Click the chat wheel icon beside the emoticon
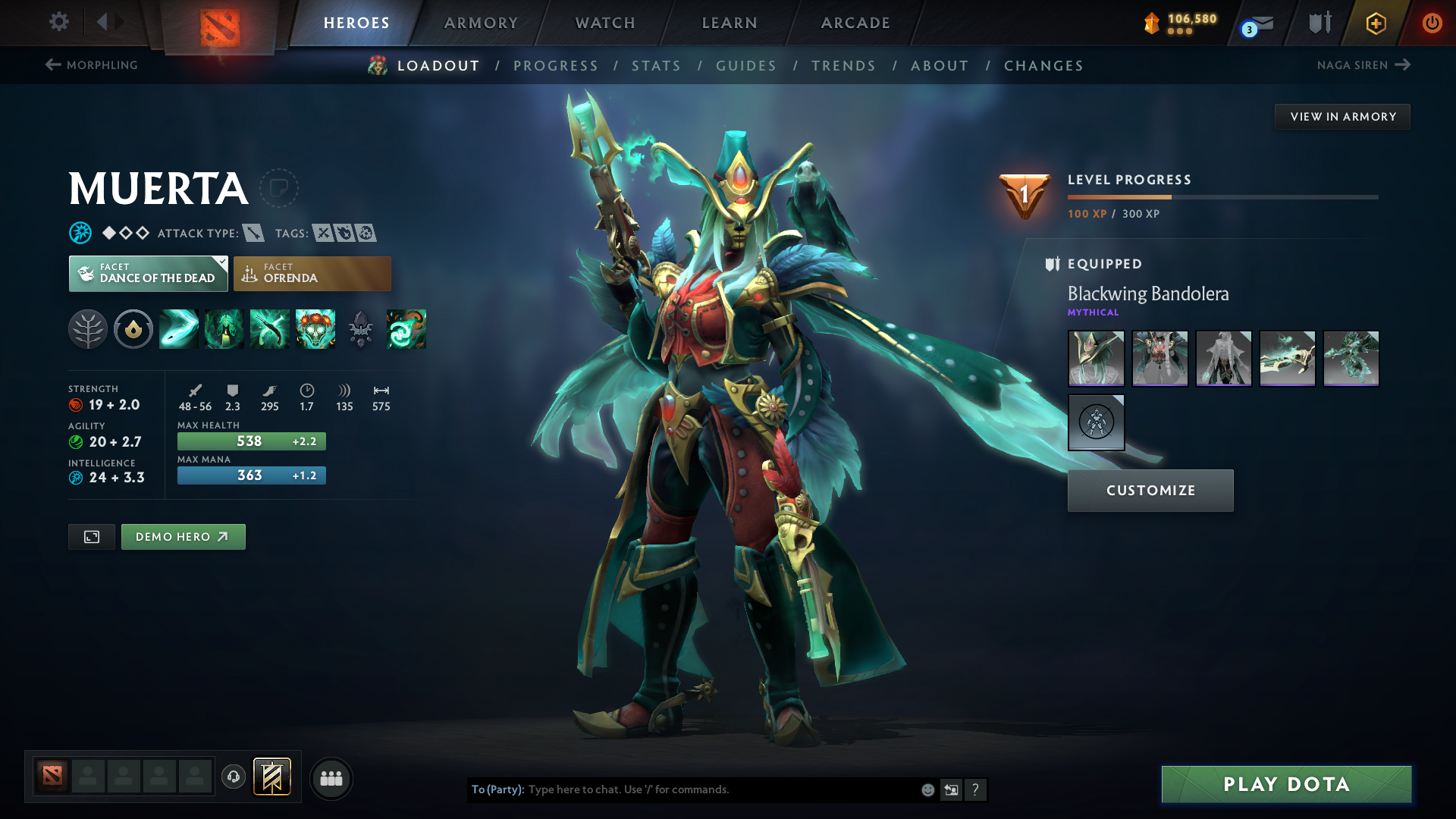 click(x=952, y=789)
